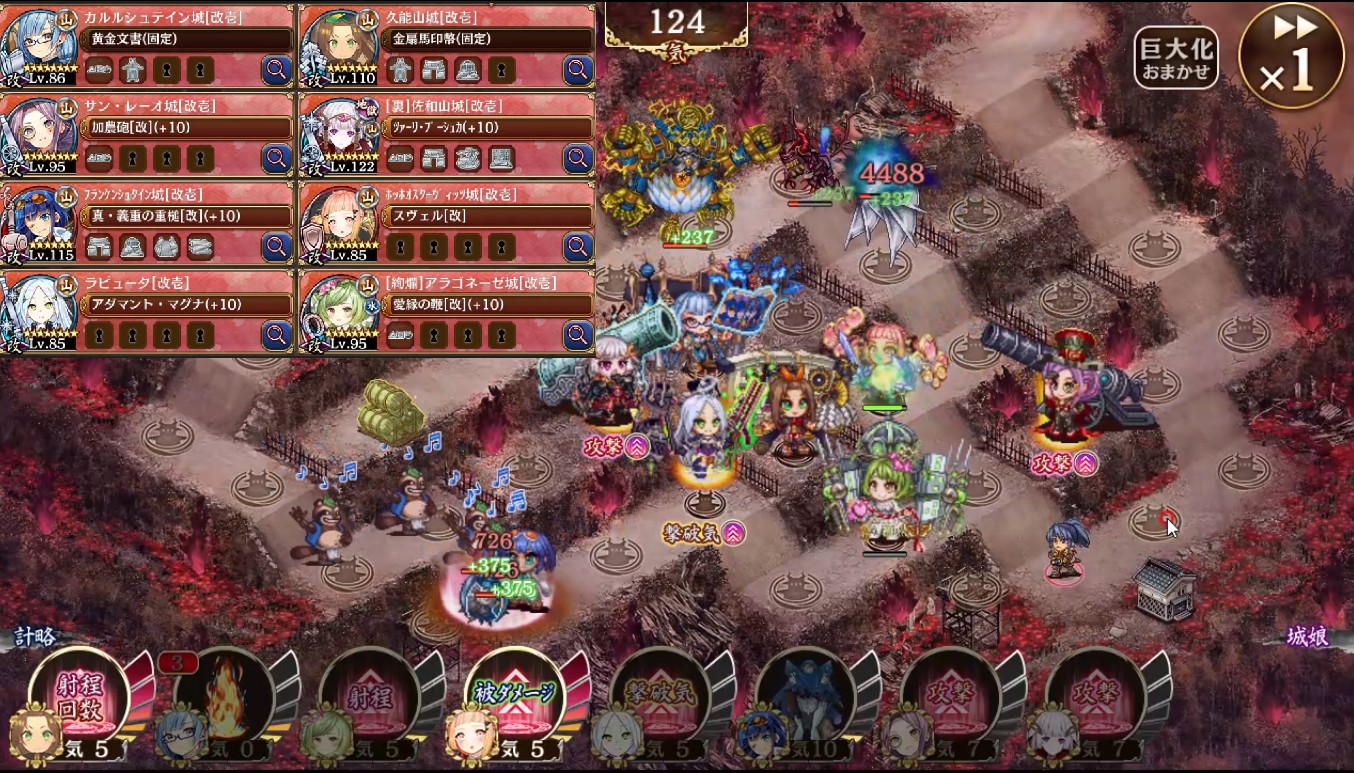Viewport: 1354px width, 773px height.
Task: Show details for フランケンシュタイン城 via magnifier
Action: pyautogui.click(x=276, y=246)
